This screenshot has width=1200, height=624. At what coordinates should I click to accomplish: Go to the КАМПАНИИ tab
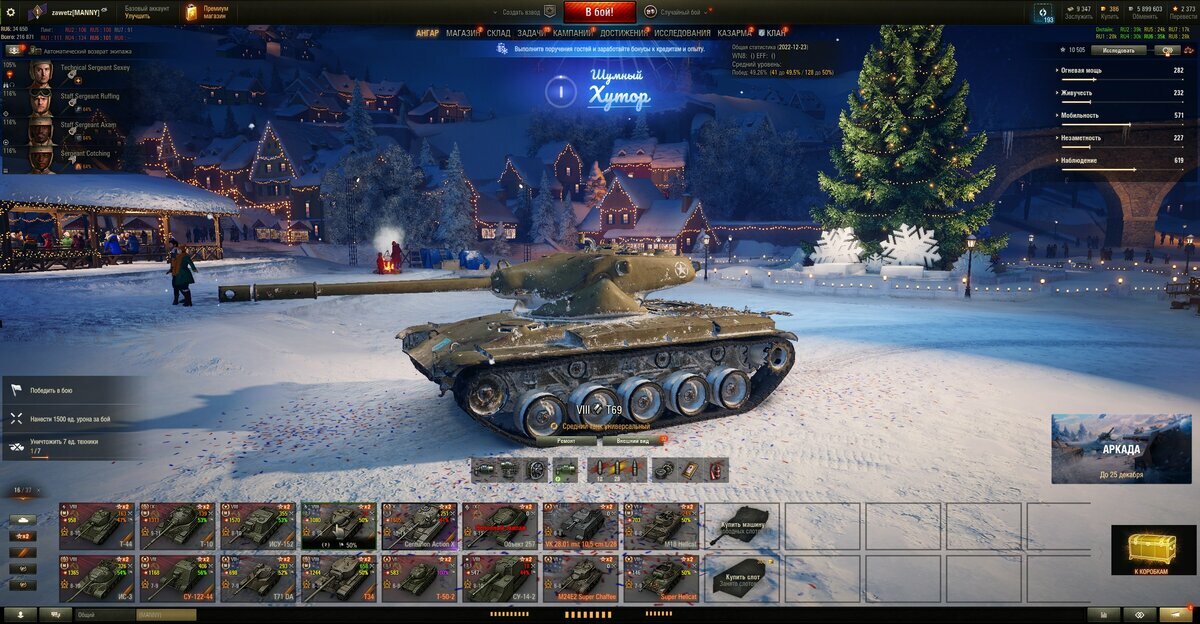click(572, 33)
